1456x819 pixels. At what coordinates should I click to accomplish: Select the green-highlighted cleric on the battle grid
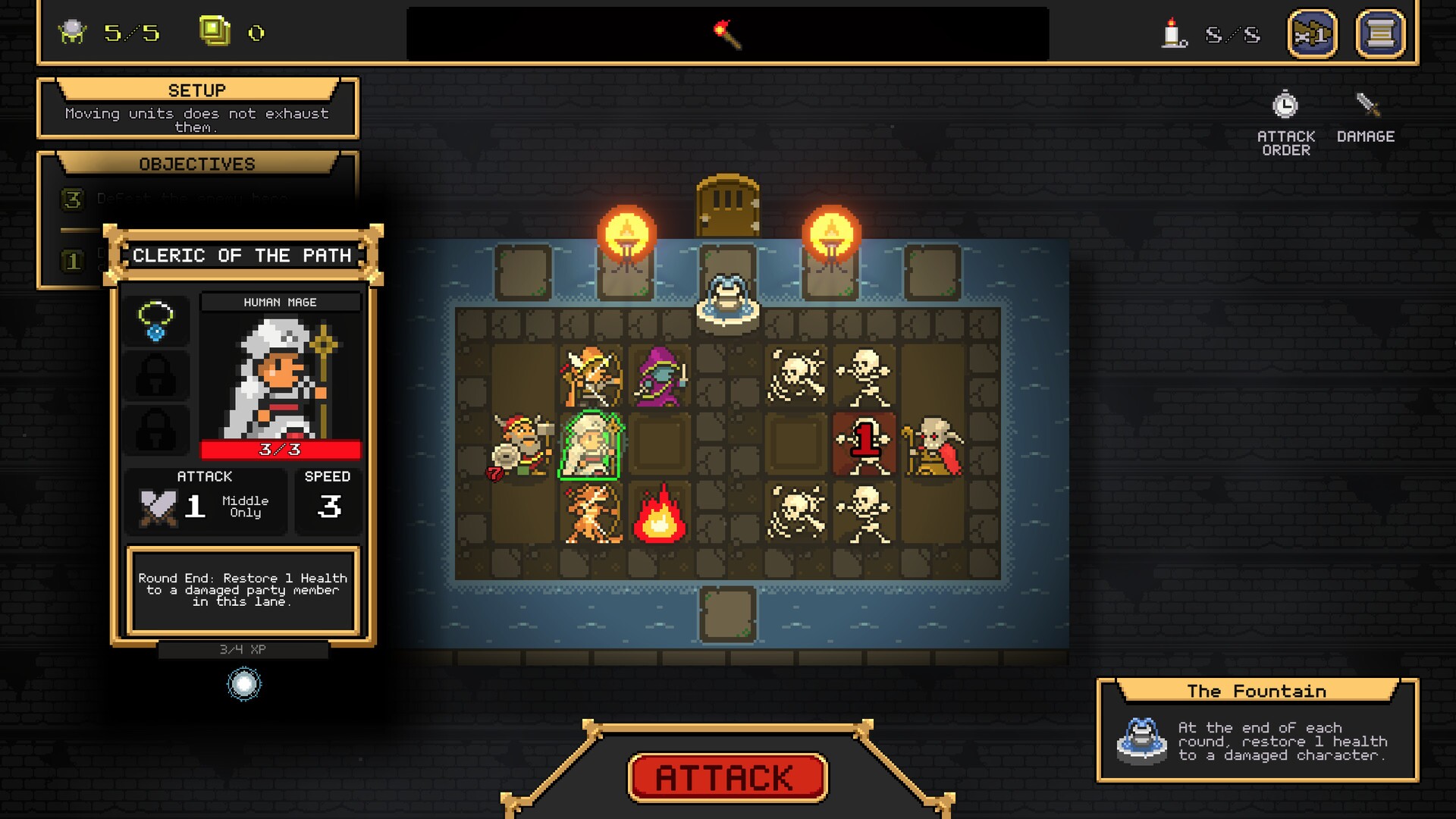(591, 446)
